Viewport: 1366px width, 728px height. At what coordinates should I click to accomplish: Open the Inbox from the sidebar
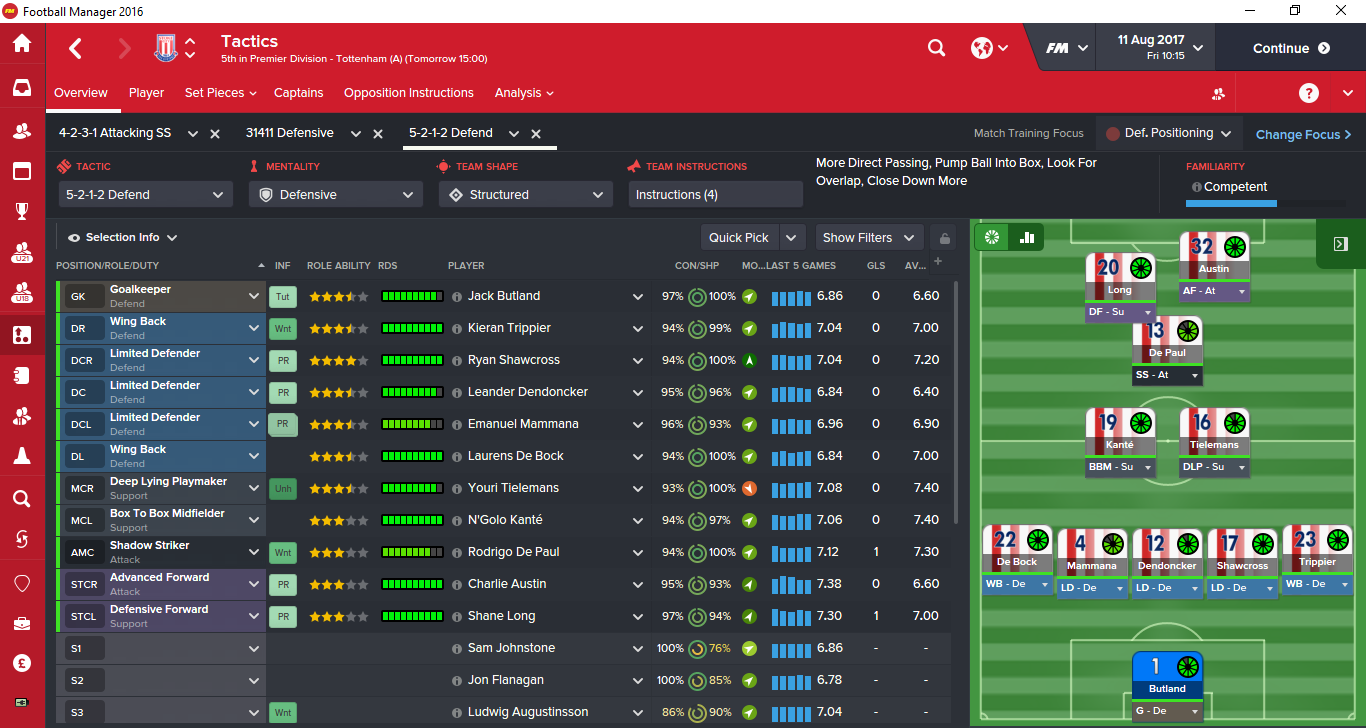pos(22,87)
